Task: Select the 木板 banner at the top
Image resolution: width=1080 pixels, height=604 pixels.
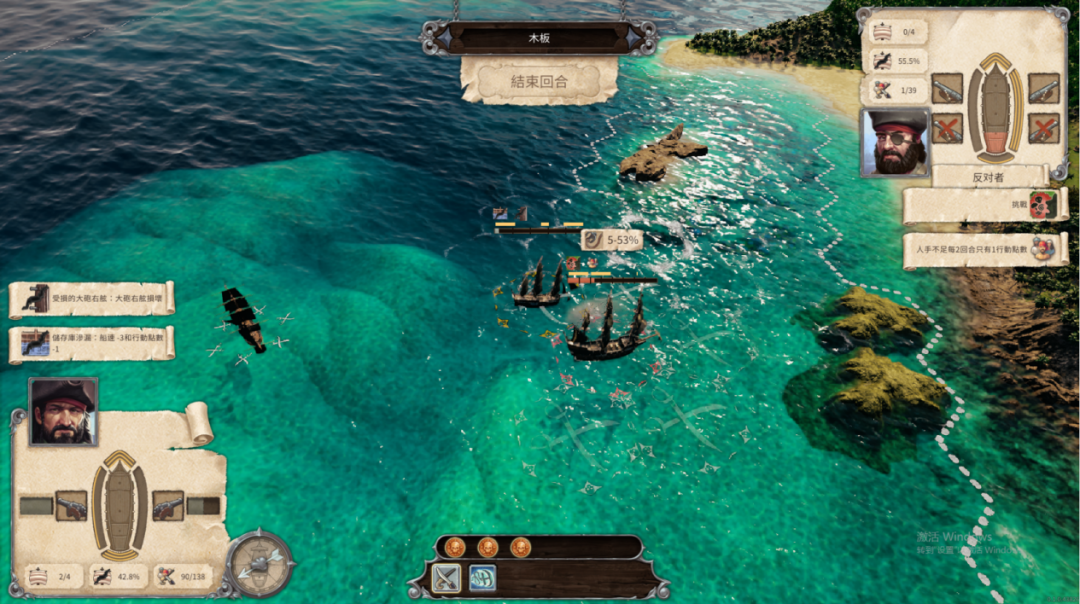Action: coord(539,38)
